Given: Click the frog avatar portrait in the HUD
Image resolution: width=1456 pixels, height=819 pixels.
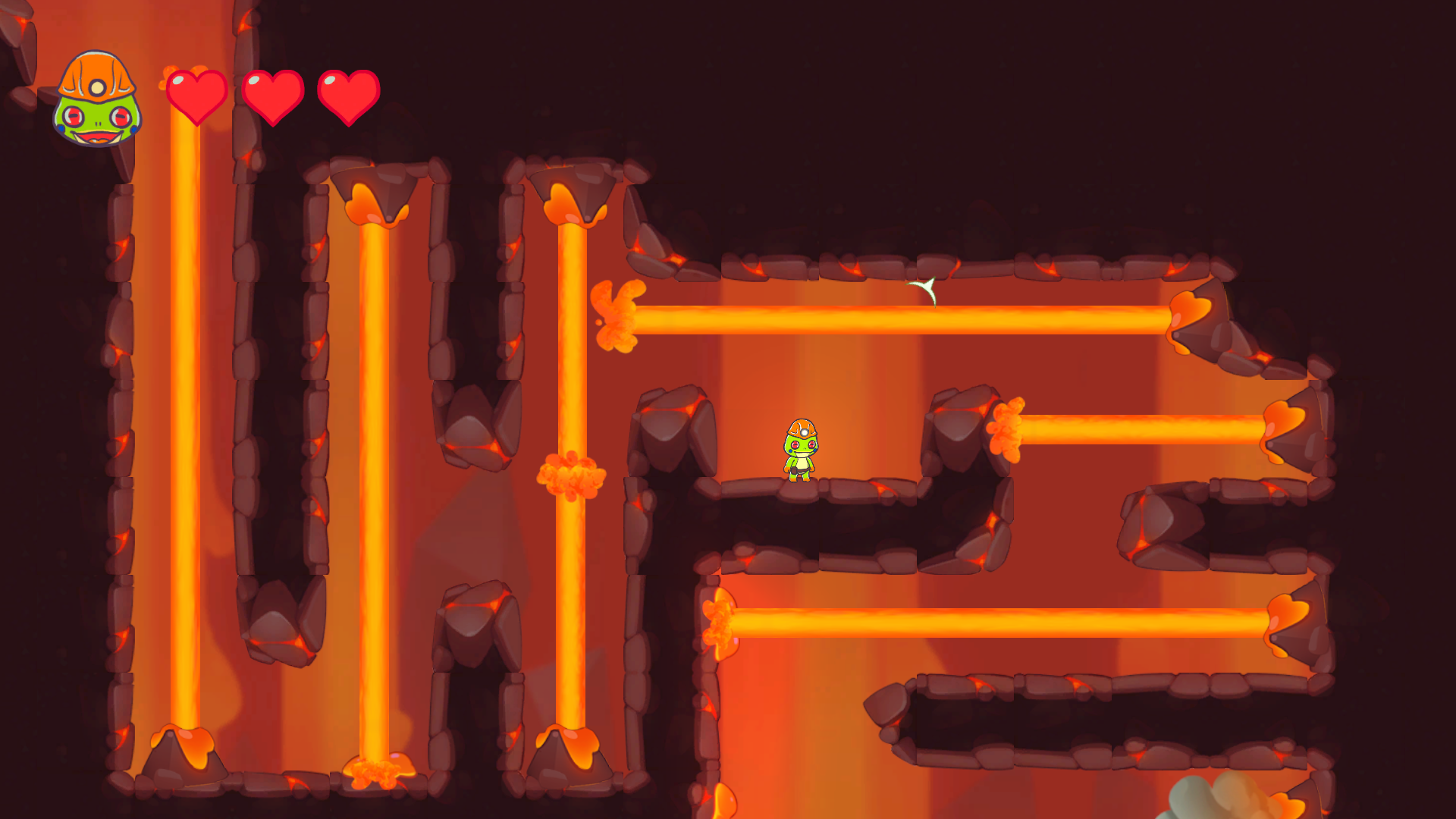Looking at the screenshot, I should coord(96,99).
